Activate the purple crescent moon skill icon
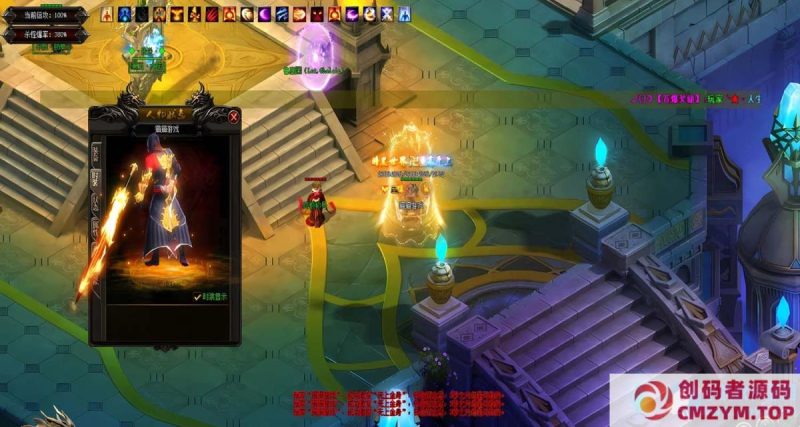 click(x=265, y=15)
